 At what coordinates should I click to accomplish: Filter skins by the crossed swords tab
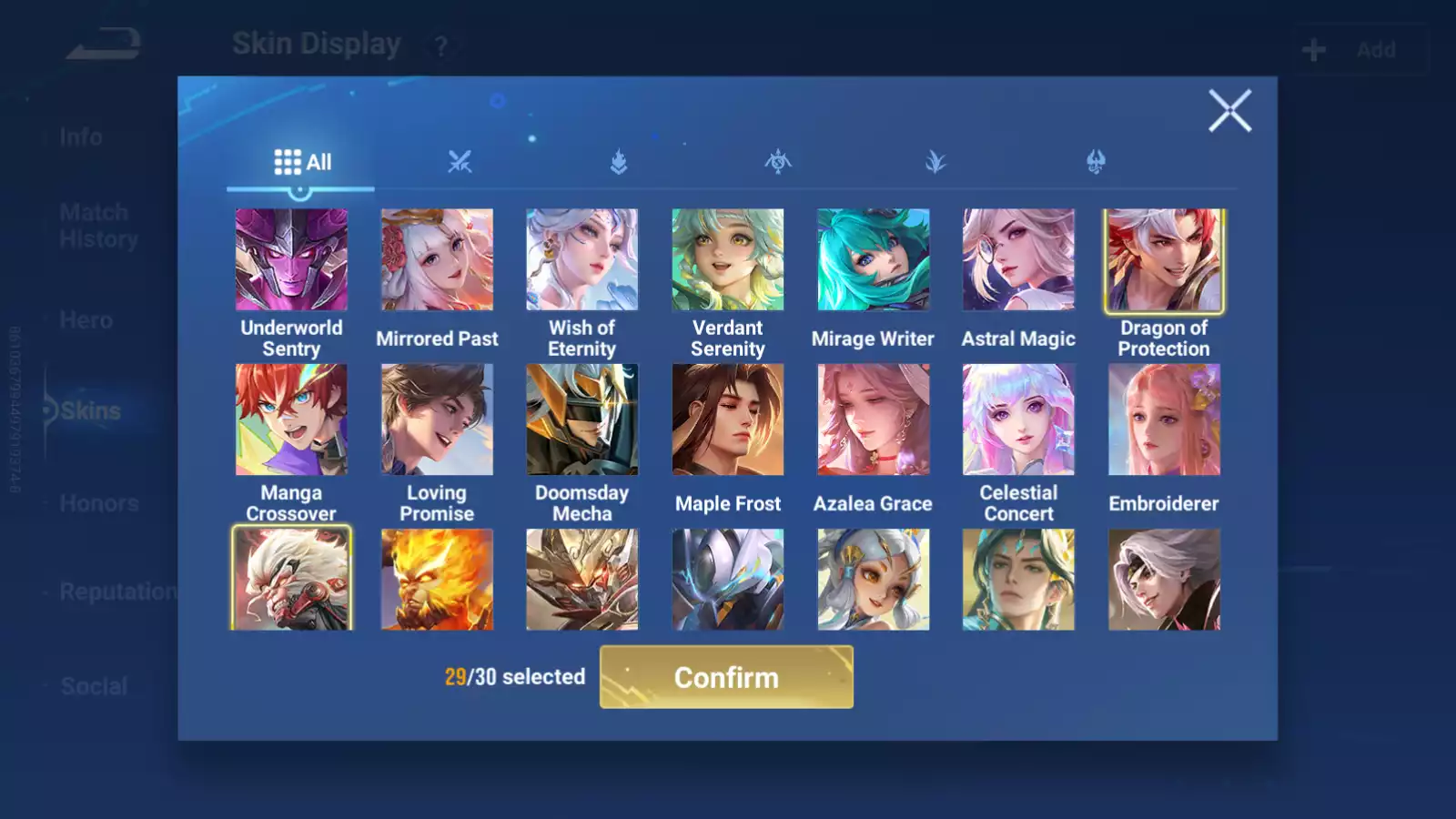click(460, 162)
